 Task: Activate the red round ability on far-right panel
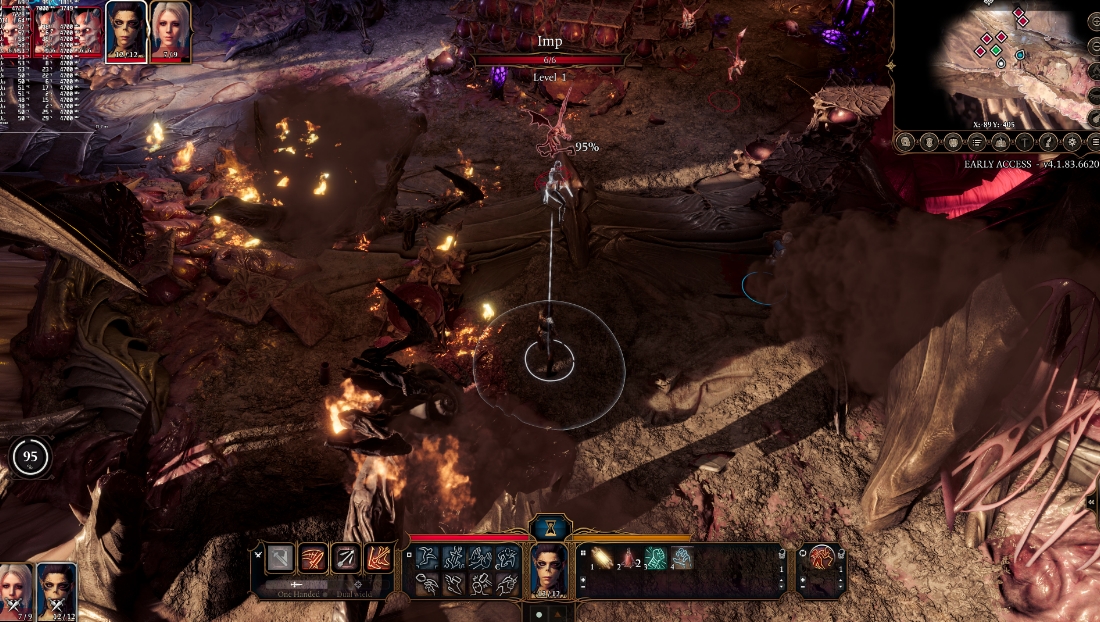(822, 559)
